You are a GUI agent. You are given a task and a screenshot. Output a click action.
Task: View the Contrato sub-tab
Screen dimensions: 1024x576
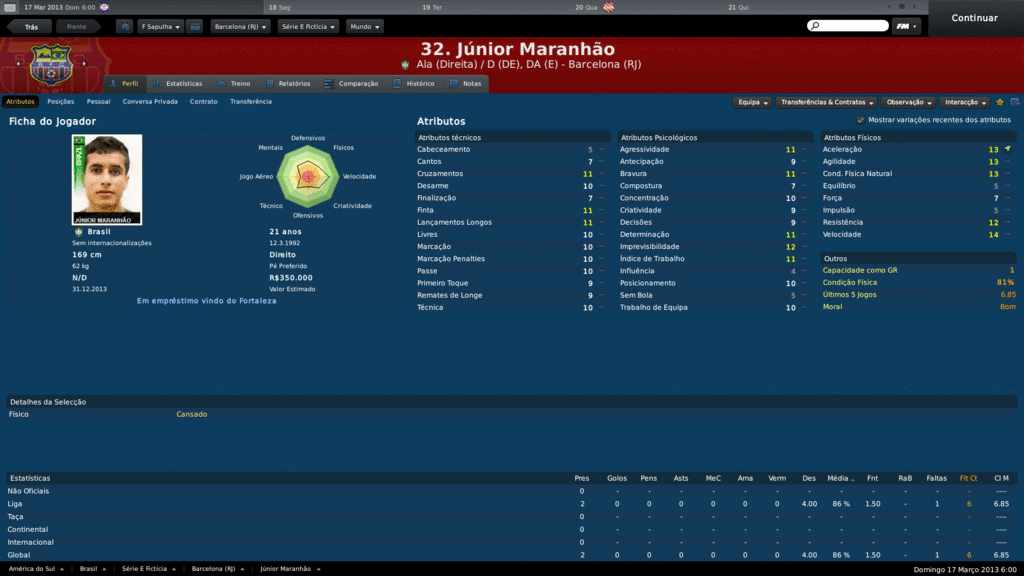(x=204, y=101)
